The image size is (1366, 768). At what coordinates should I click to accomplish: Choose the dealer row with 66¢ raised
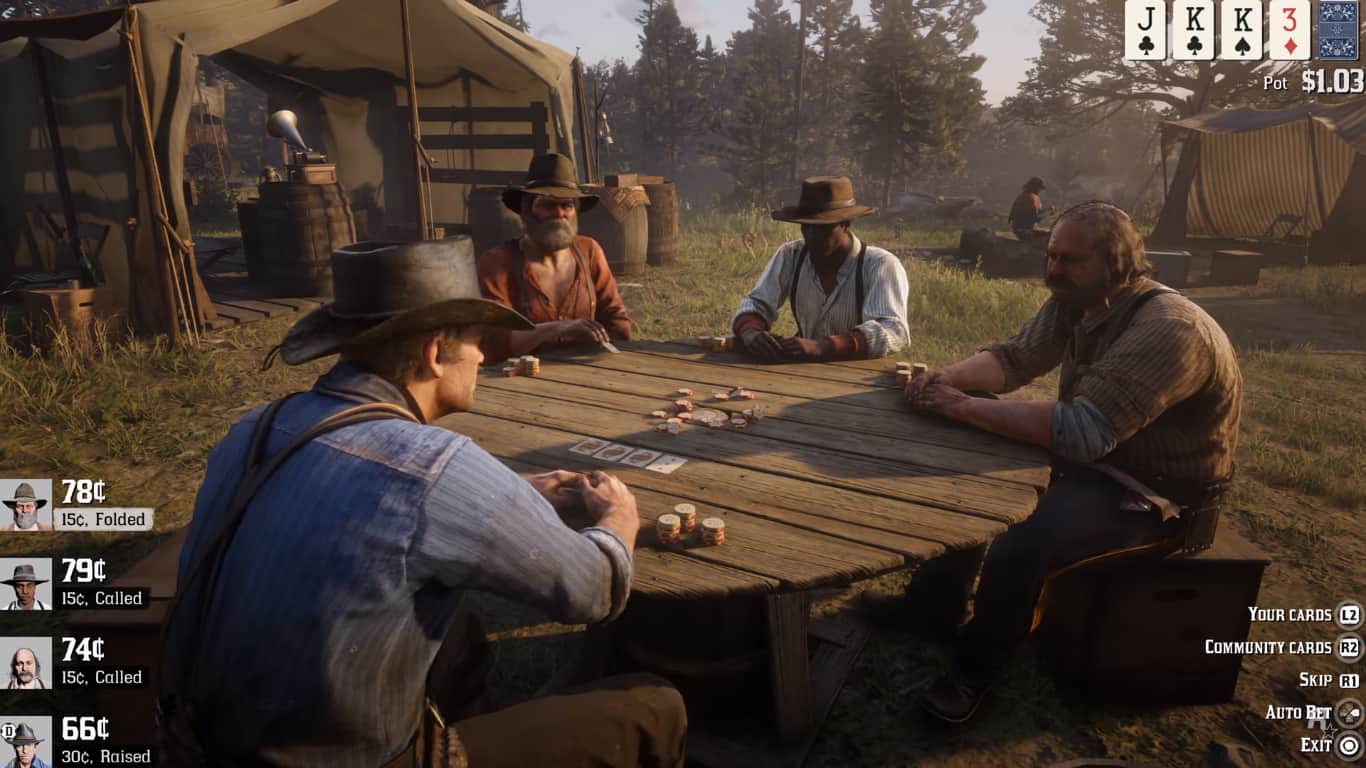[75, 741]
